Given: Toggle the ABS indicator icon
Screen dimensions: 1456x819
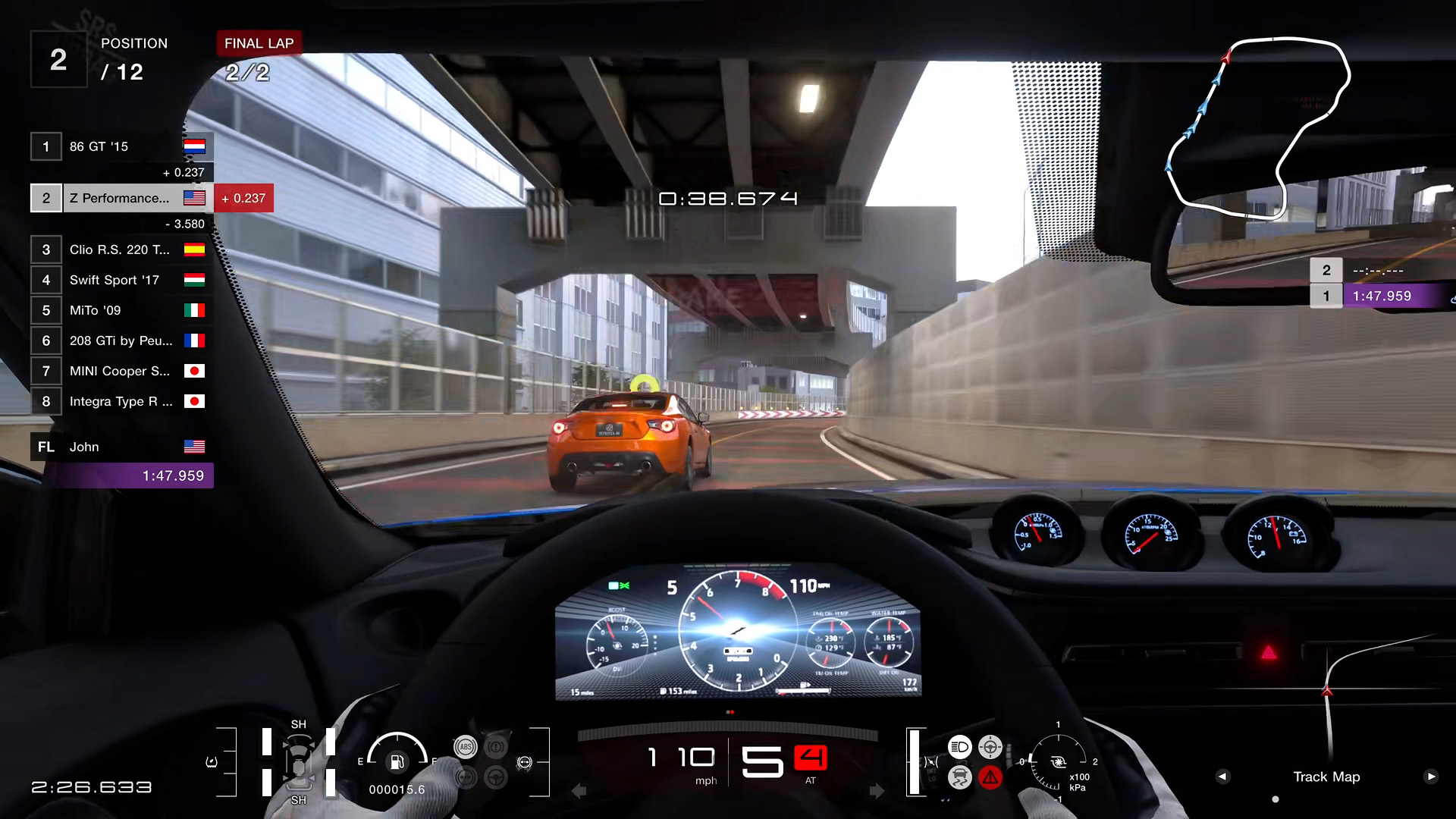Looking at the screenshot, I should pyautogui.click(x=466, y=747).
